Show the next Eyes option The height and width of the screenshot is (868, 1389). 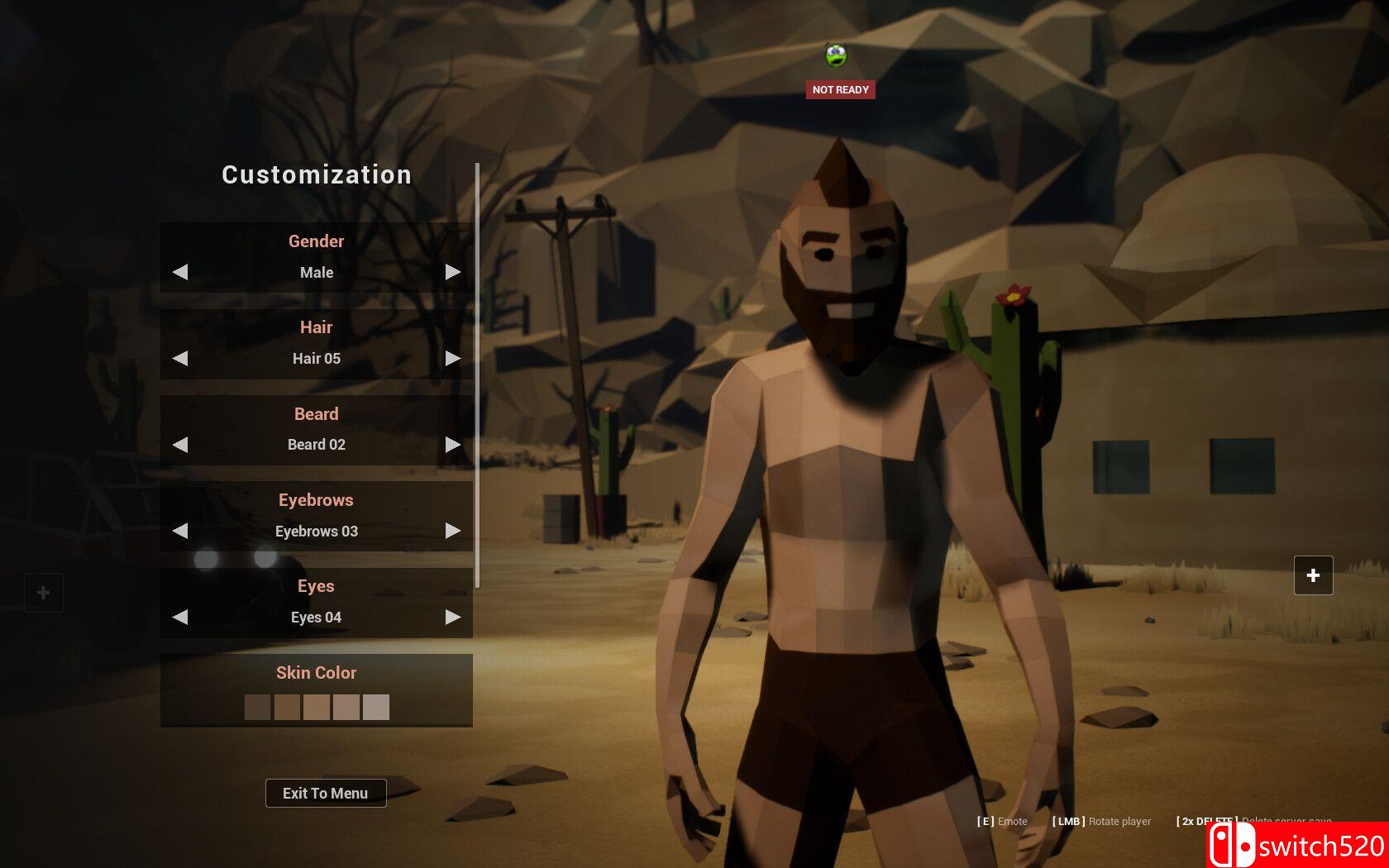(452, 617)
